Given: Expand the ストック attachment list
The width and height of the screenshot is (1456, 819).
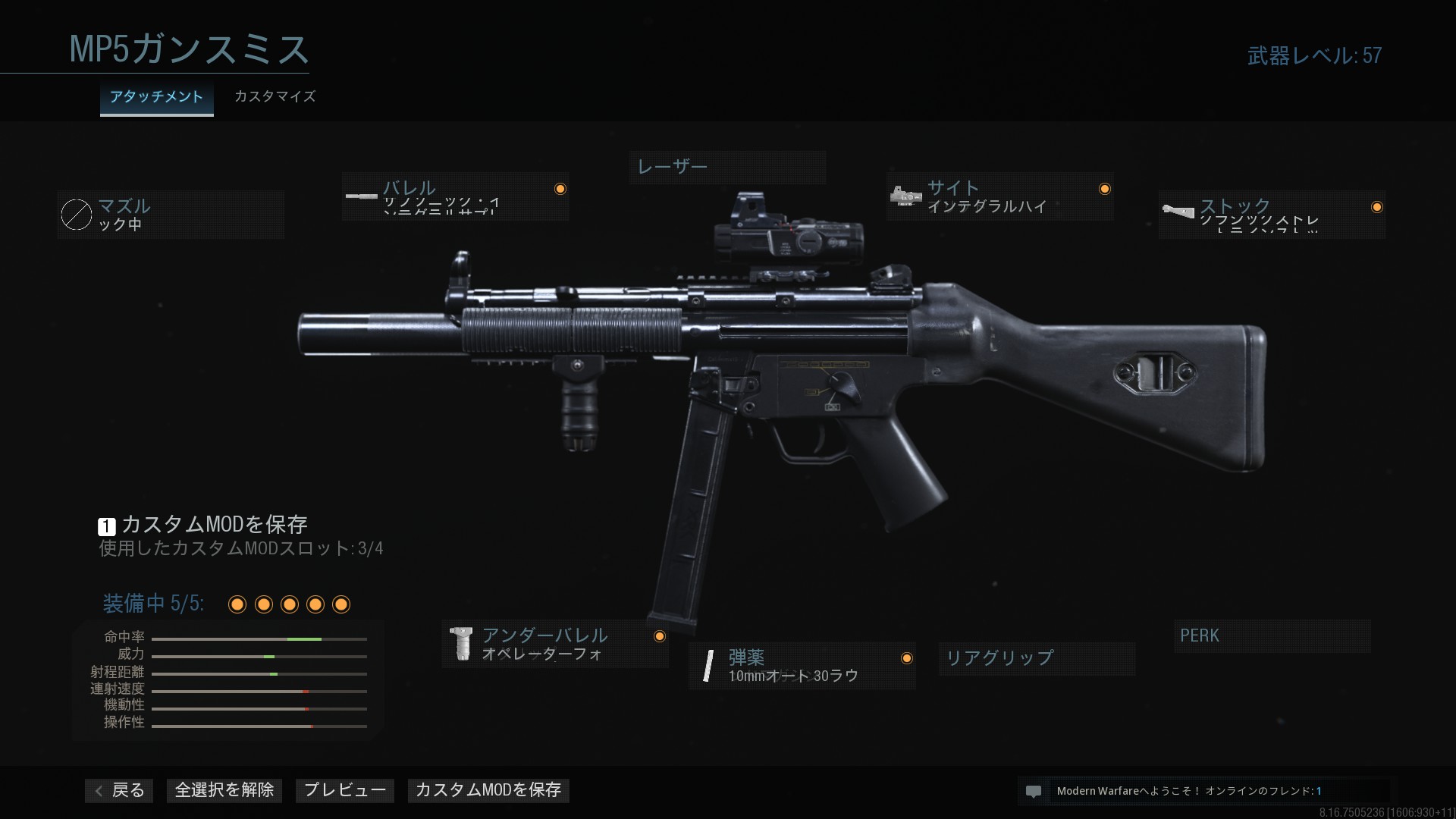Looking at the screenshot, I should pyautogui.click(x=1259, y=215).
